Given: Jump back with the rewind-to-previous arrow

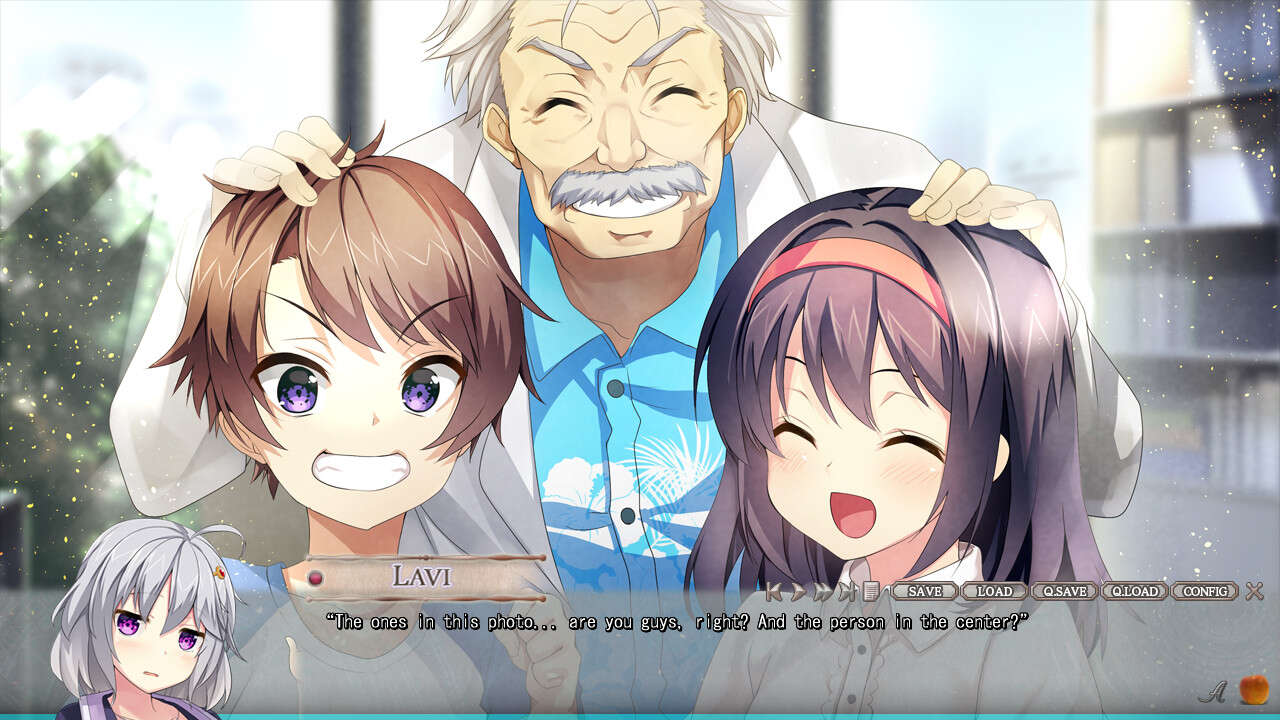Looking at the screenshot, I should tap(774, 591).
